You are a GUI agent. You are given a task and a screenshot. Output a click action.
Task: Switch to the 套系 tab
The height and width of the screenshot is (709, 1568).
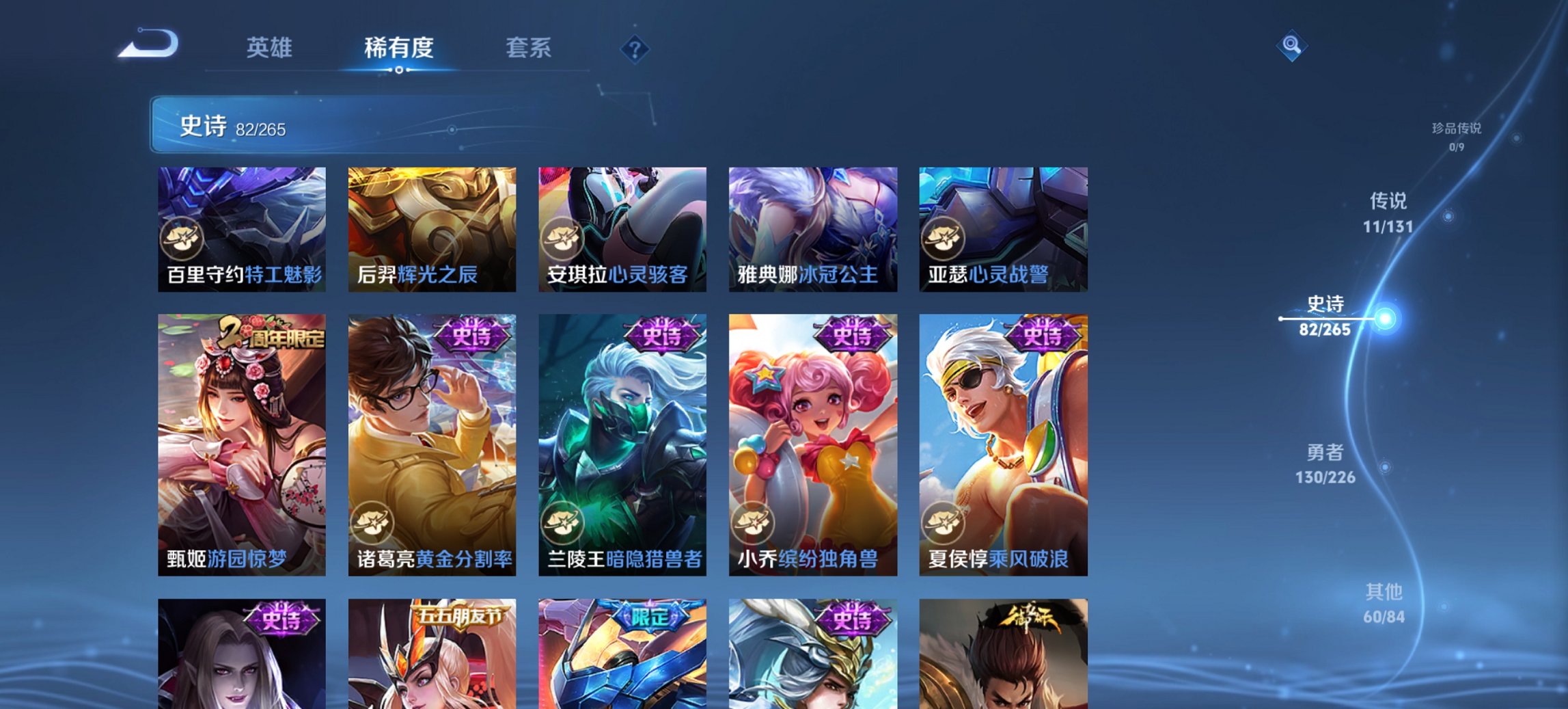[x=529, y=48]
